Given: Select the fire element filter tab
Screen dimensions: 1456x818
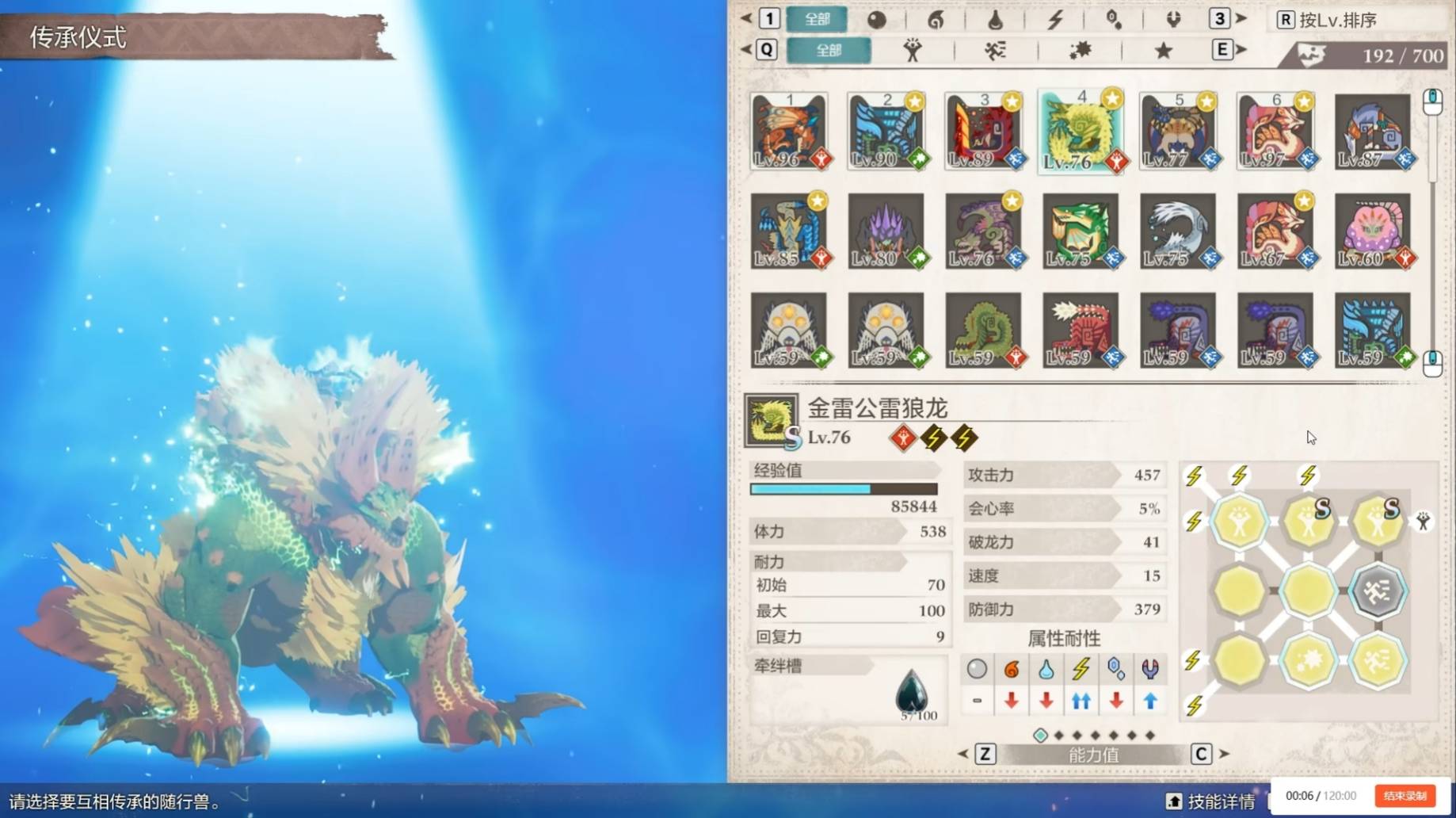Looking at the screenshot, I should click(x=936, y=20).
